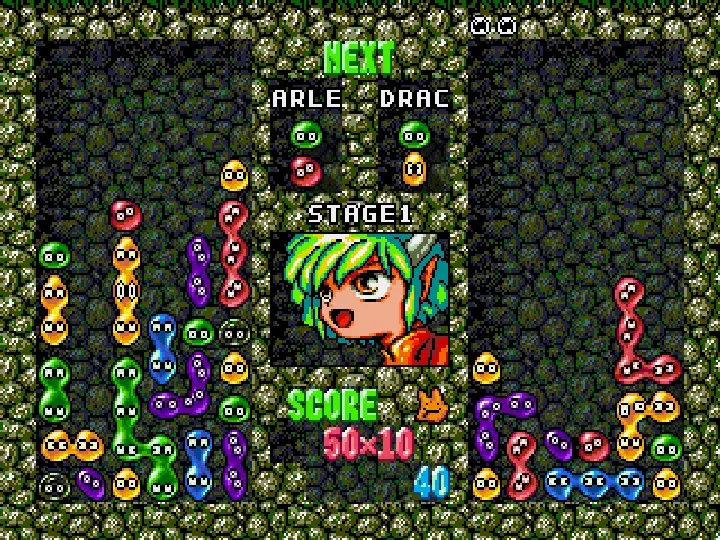The height and width of the screenshot is (540, 720).
Task: Select Arle's next puyo pair preview
Action: (306, 152)
